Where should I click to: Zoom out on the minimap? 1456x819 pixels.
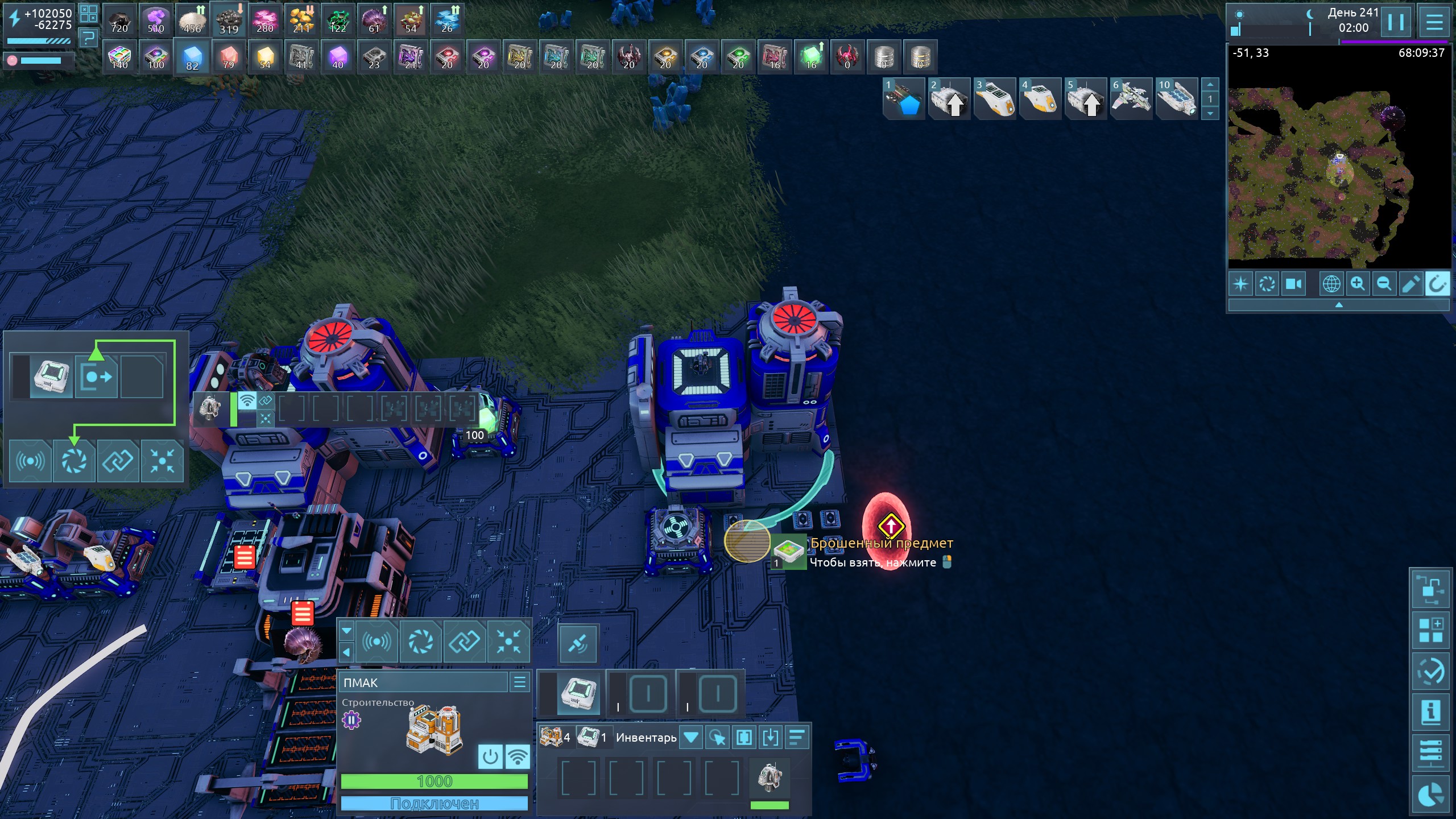pos(1384,283)
